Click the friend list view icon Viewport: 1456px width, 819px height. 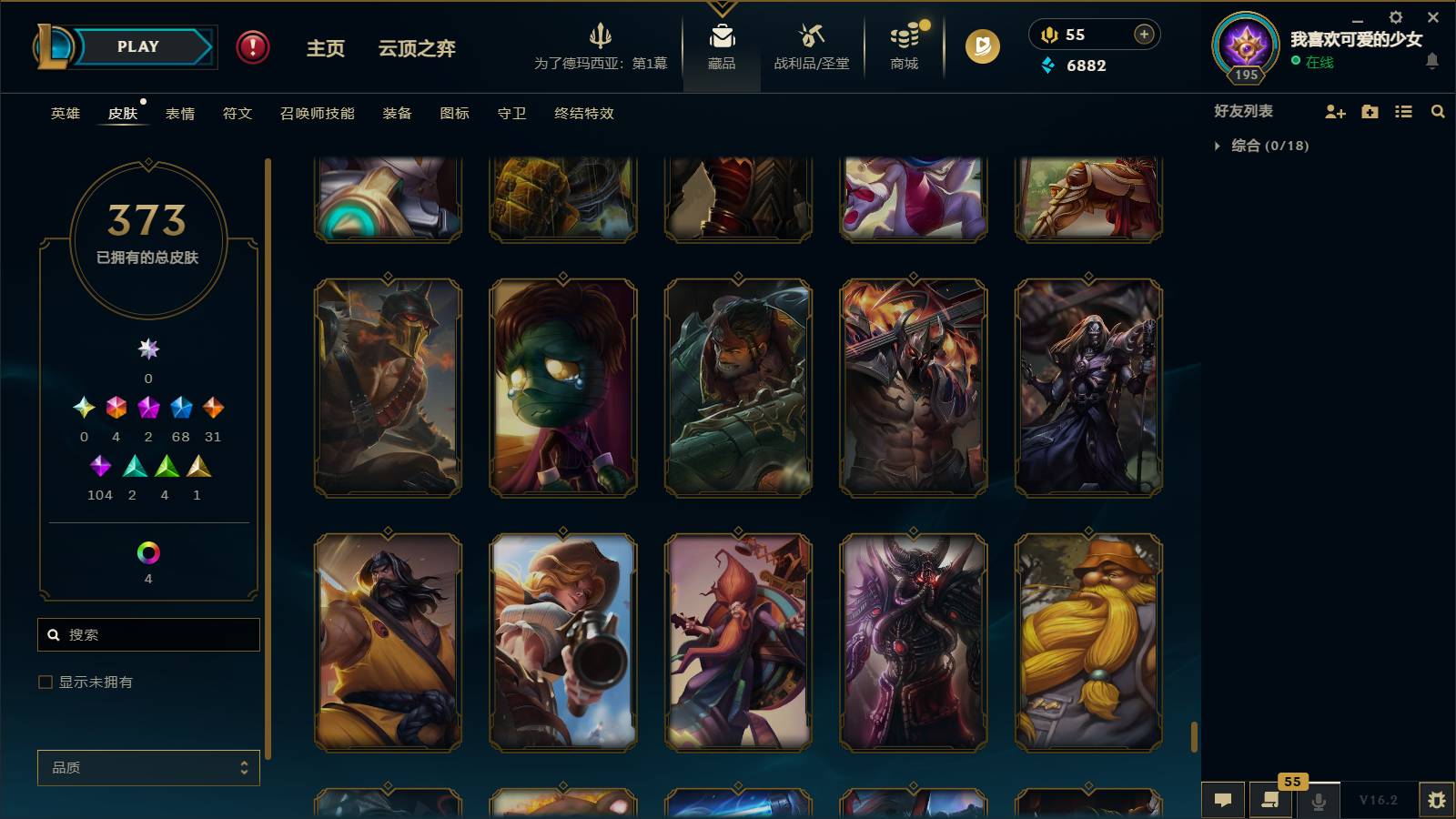[x=1403, y=111]
